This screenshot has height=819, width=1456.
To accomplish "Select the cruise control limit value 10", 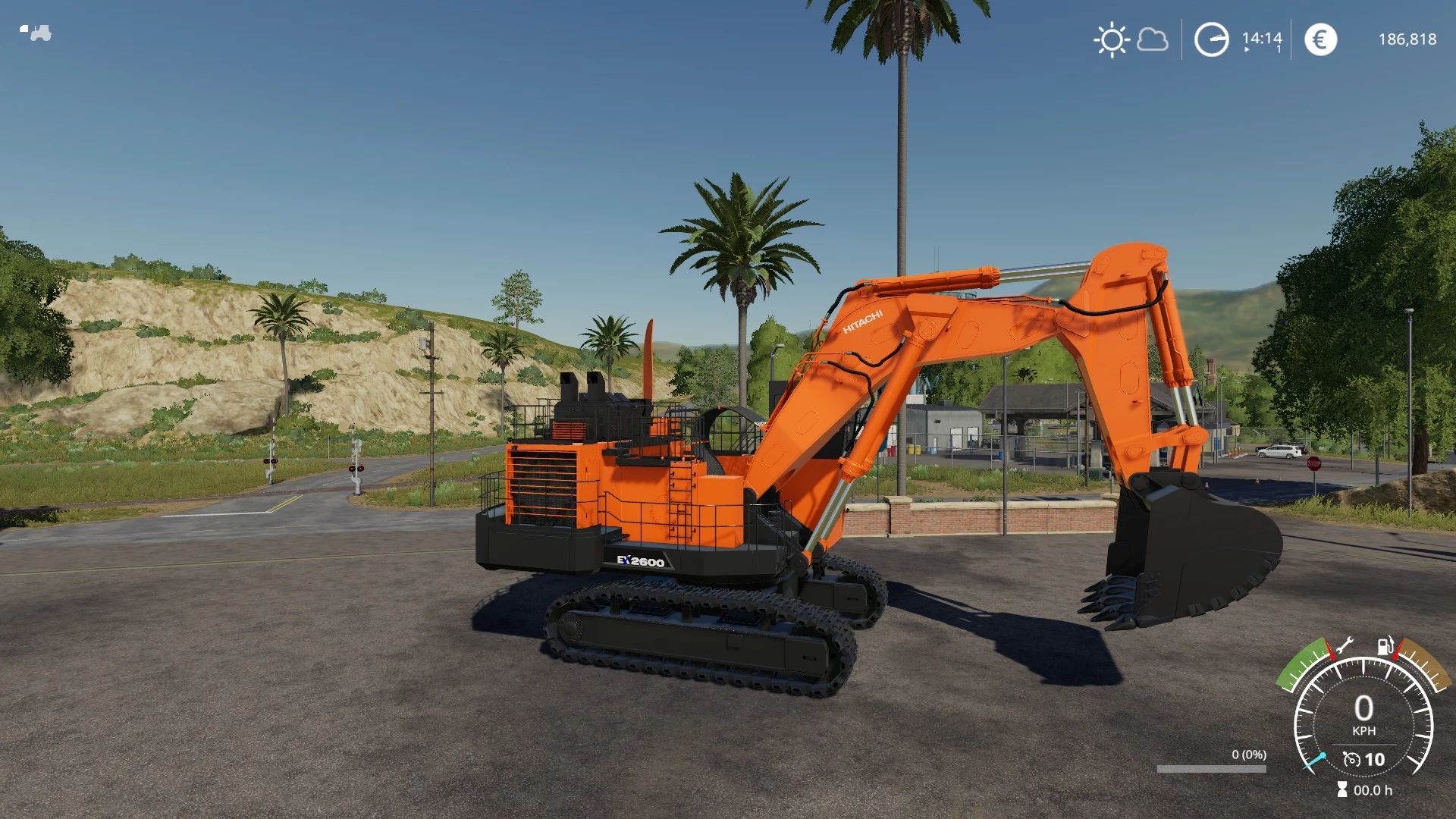I will (x=1375, y=760).
